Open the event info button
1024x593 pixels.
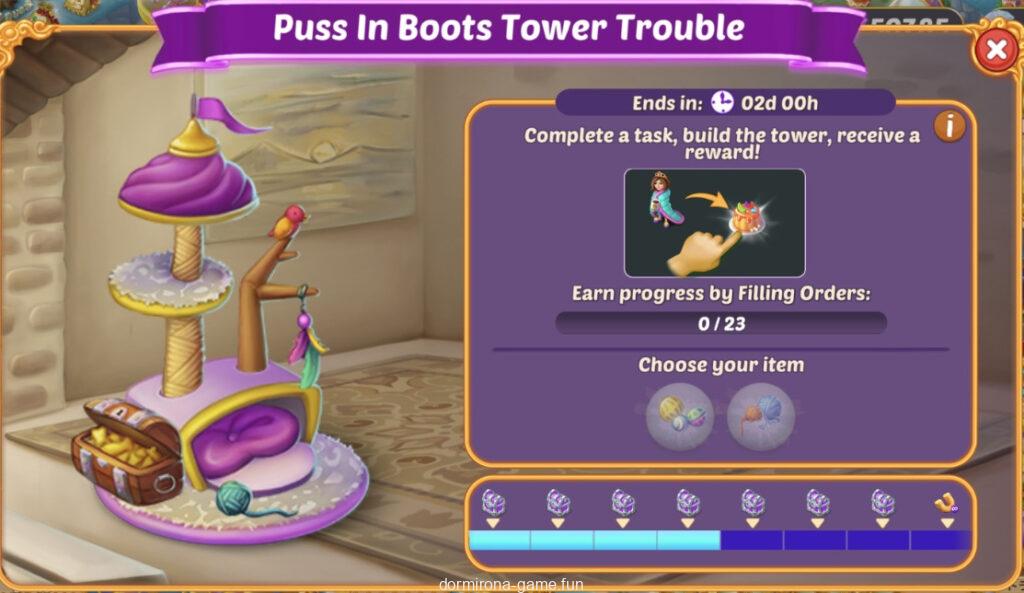pyautogui.click(x=949, y=126)
